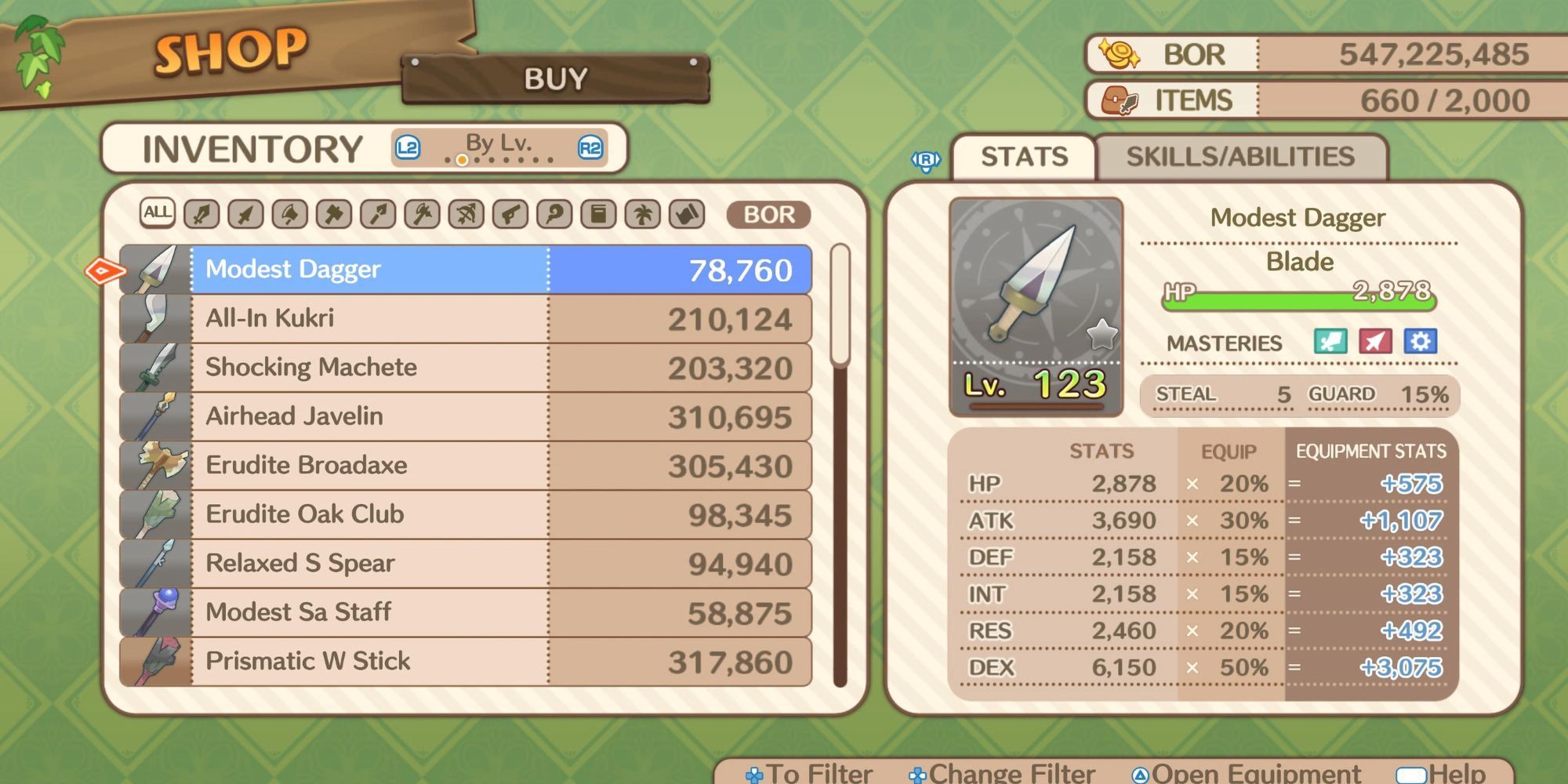Choose the book category filter

599,214
